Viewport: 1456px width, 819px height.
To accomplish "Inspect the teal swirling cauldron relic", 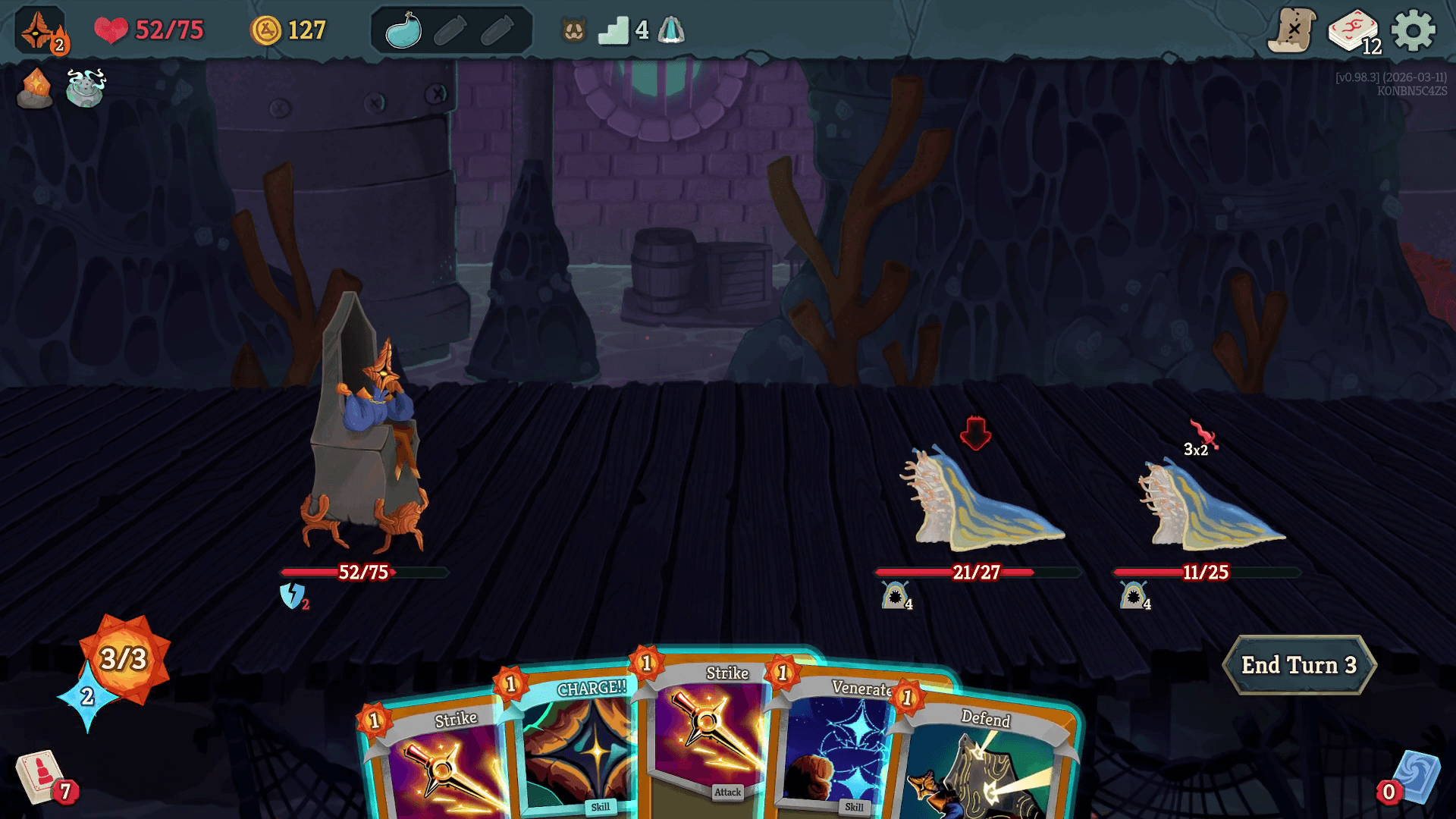I will pos(85,88).
